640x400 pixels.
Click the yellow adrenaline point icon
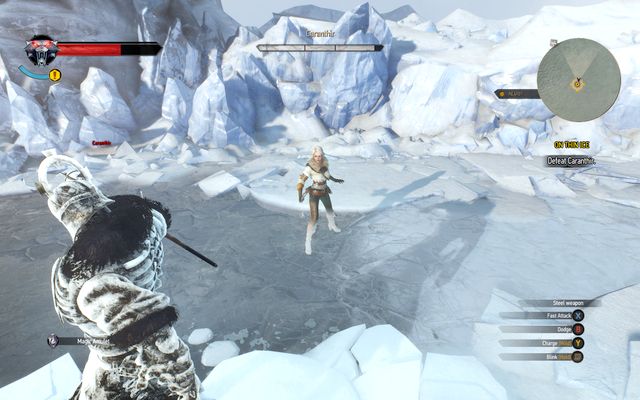(55, 75)
